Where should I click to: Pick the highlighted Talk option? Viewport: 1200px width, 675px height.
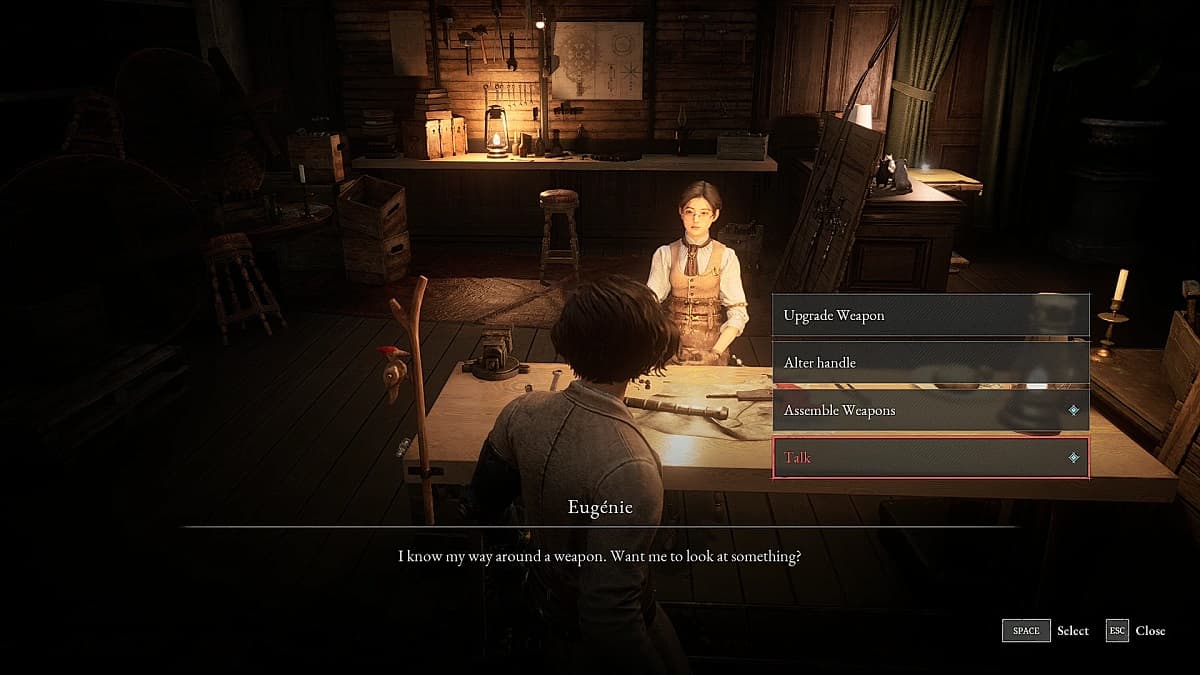click(x=930, y=458)
